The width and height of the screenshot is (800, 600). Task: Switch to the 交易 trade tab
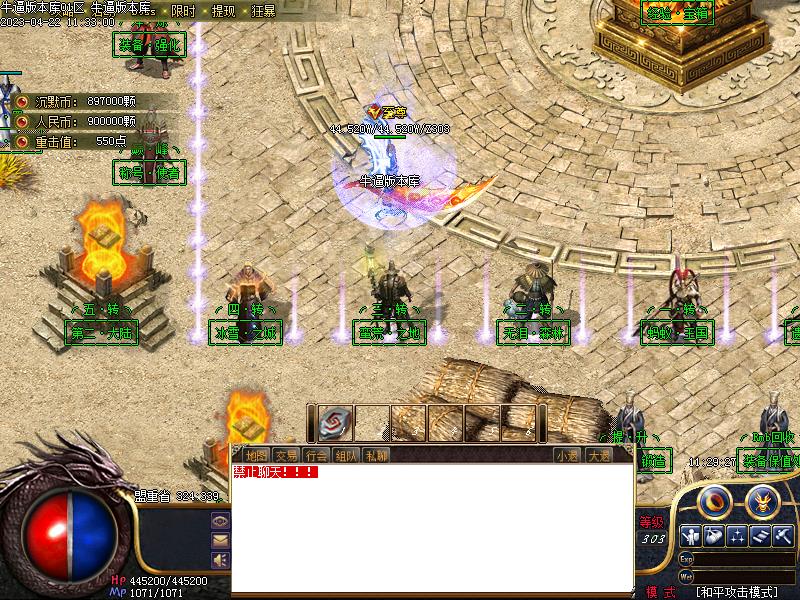click(285, 456)
